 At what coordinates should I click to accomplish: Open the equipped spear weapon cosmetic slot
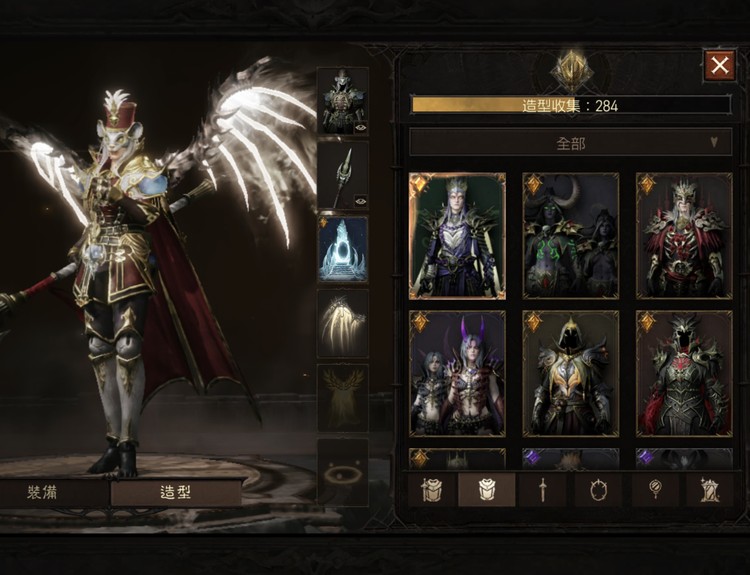pos(343,175)
